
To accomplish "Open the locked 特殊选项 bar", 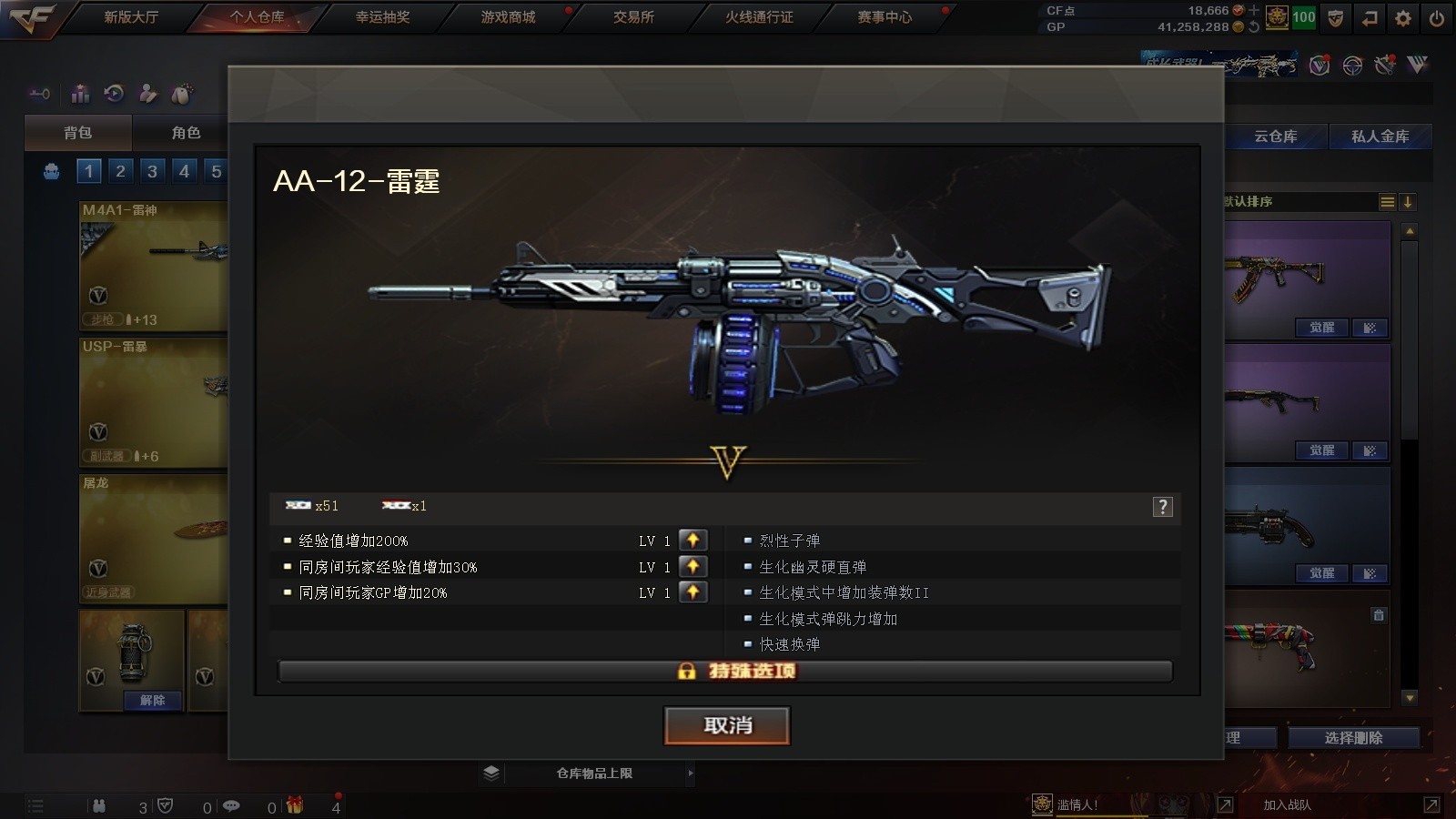I will click(x=725, y=672).
